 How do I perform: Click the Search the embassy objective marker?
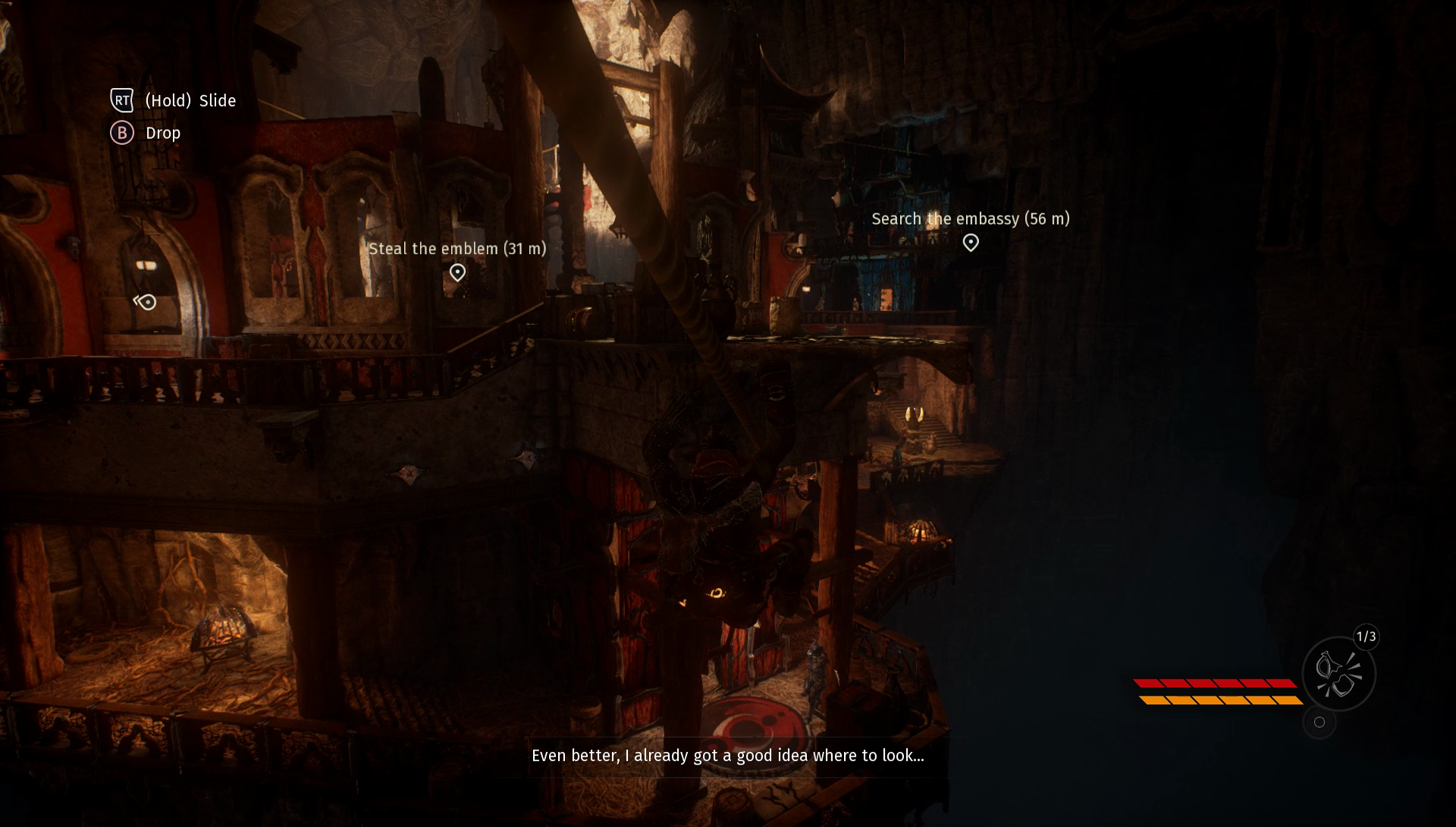[x=971, y=243]
